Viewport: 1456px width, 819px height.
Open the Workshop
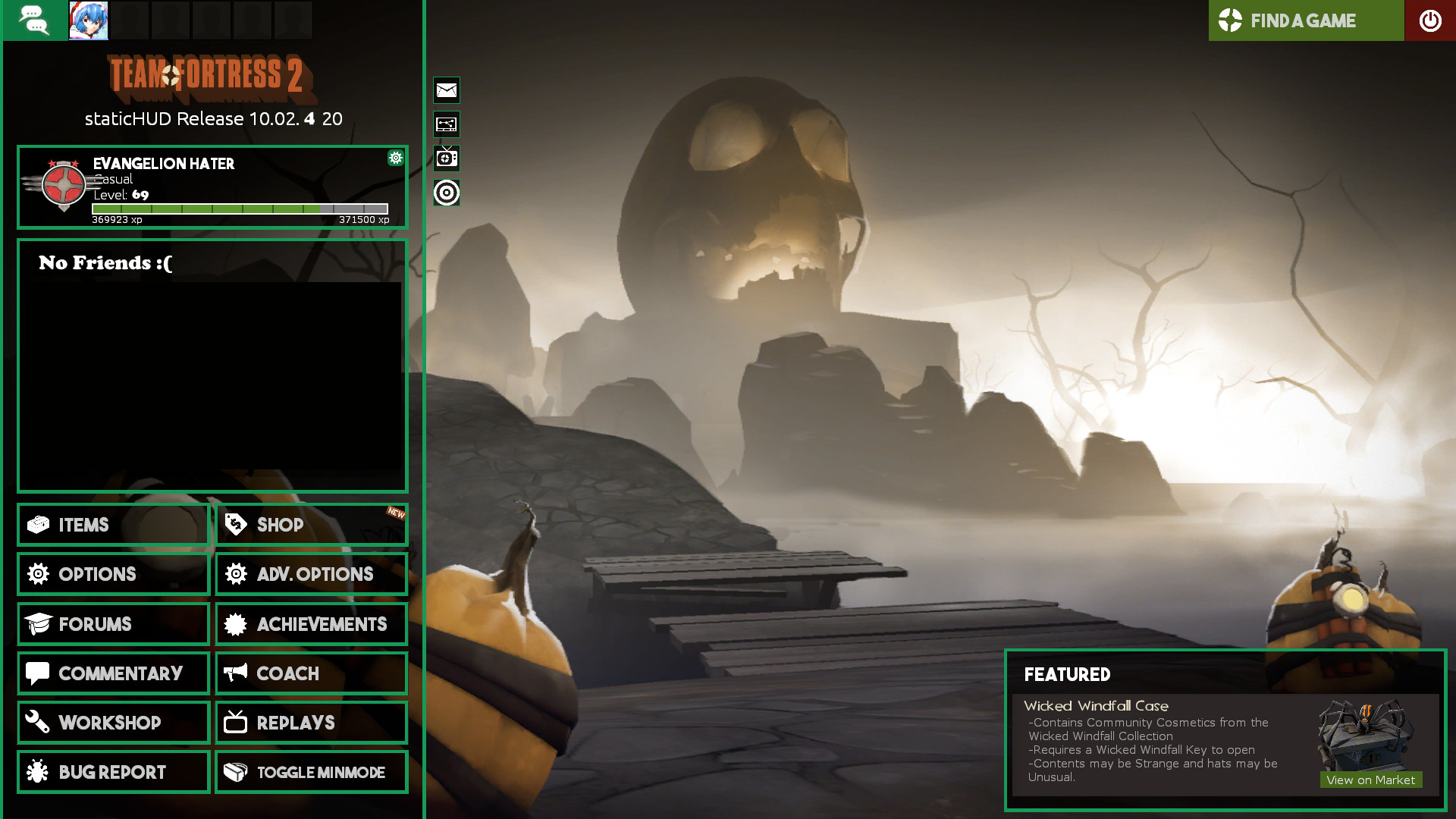click(x=113, y=723)
